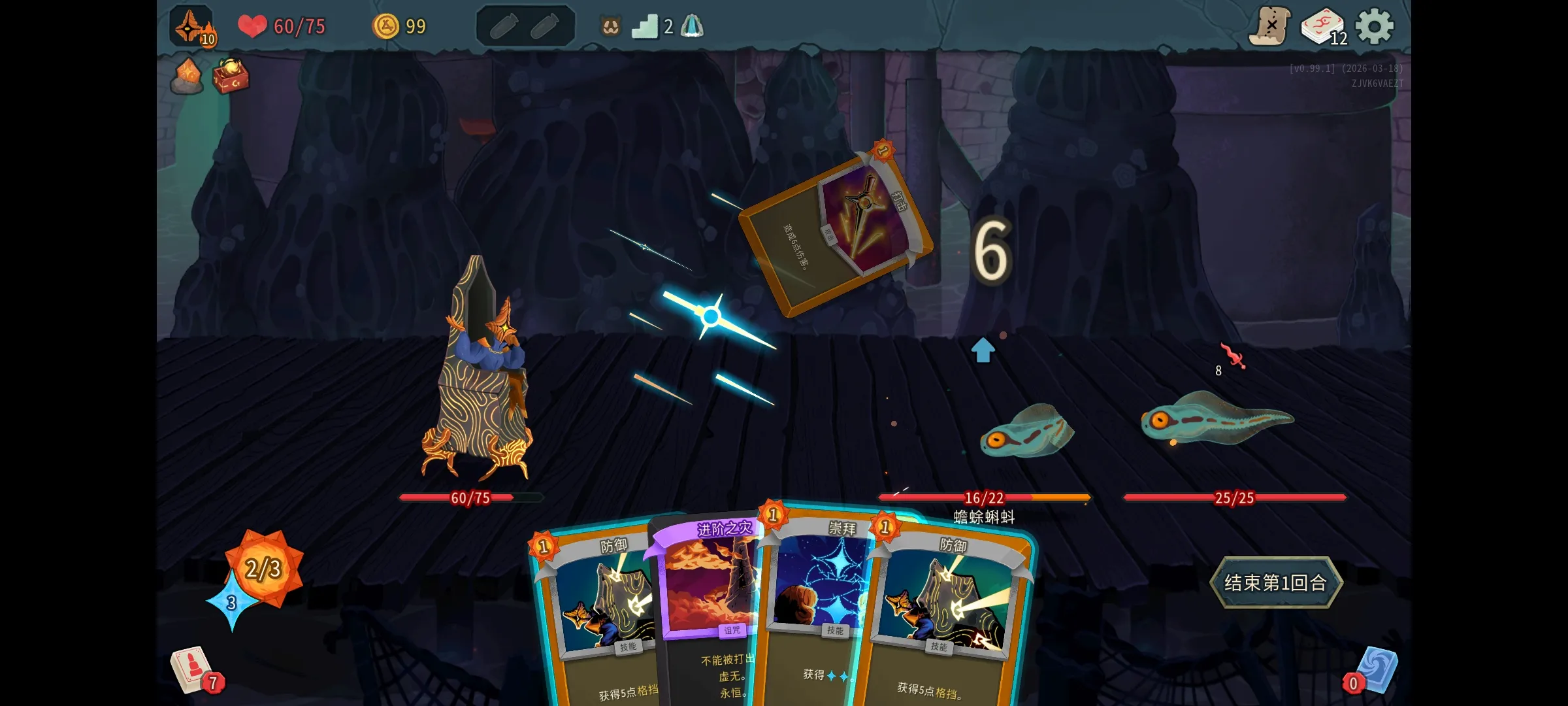Click the orange energy orb
The height and width of the screenshot is (706, 1568).
[264, 566]
